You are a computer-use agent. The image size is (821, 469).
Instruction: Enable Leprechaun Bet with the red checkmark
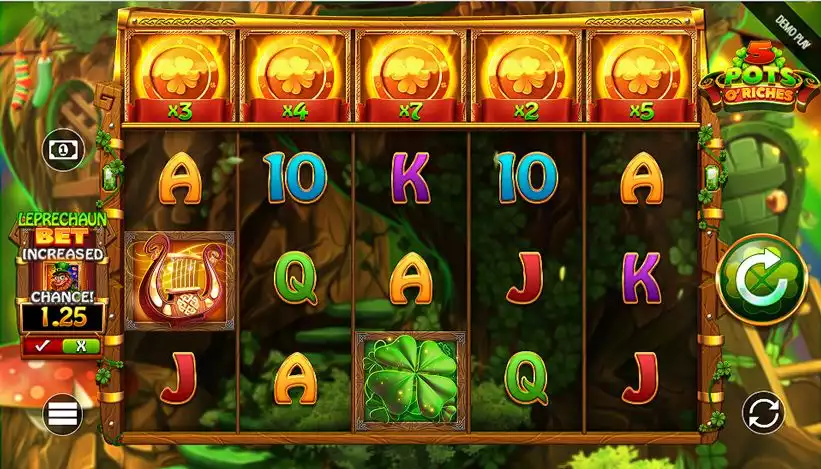click(x=41, y=346)
